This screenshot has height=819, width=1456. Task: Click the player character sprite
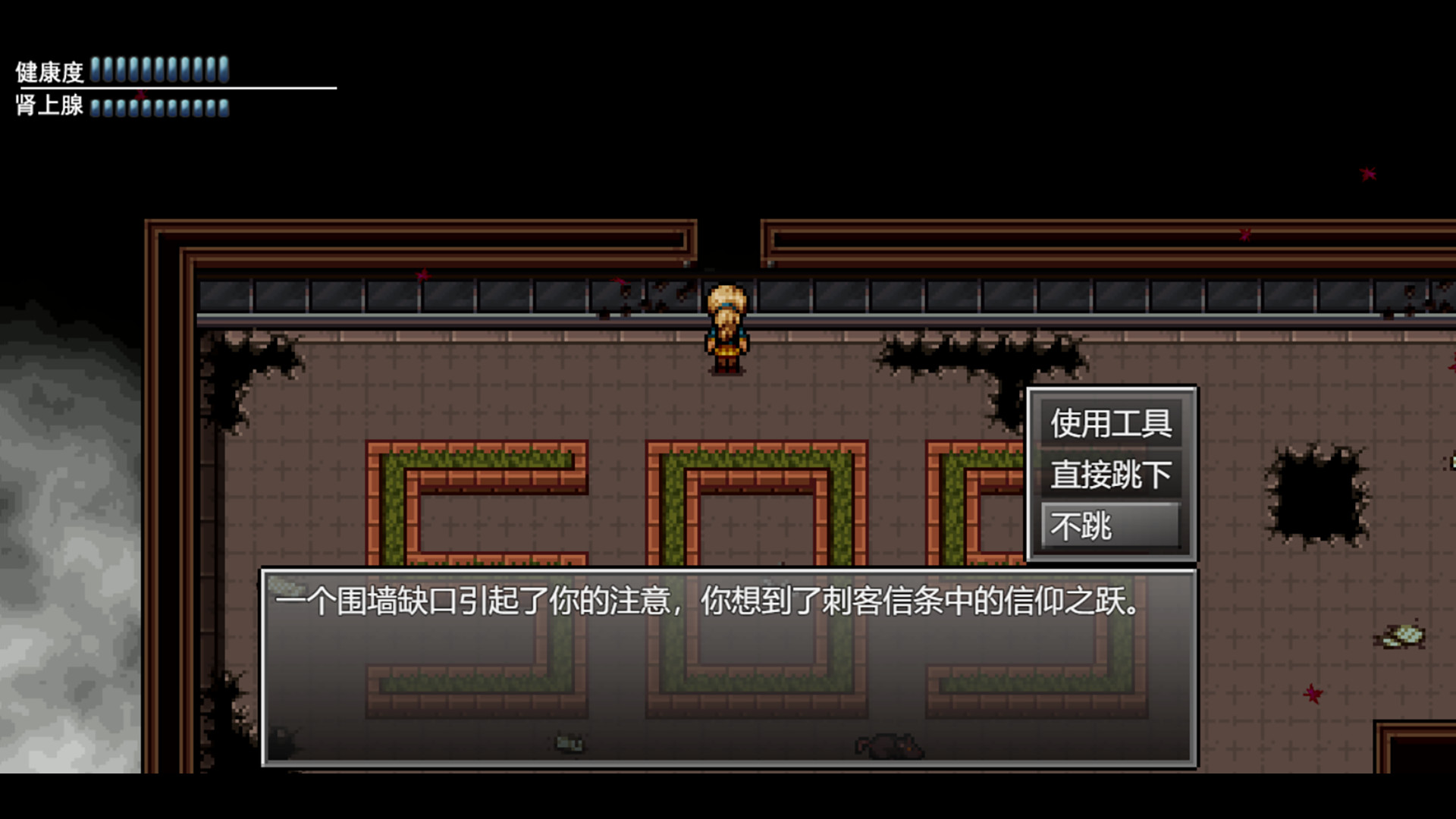pyautogui.click(x=726, y=326)
